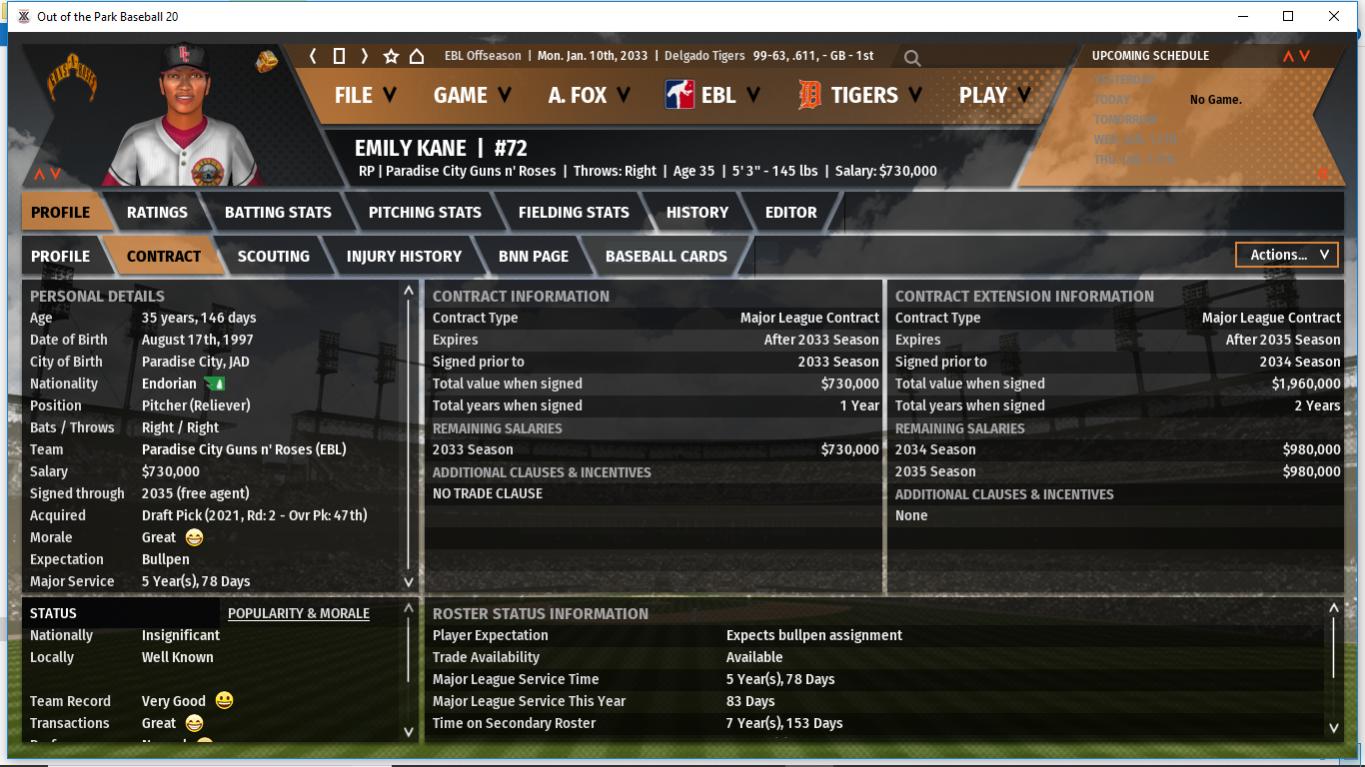Image resolution: width=1365 pixels, height=767 pixels.
Task: Close the game window
Action: [x=1333, y=16]
